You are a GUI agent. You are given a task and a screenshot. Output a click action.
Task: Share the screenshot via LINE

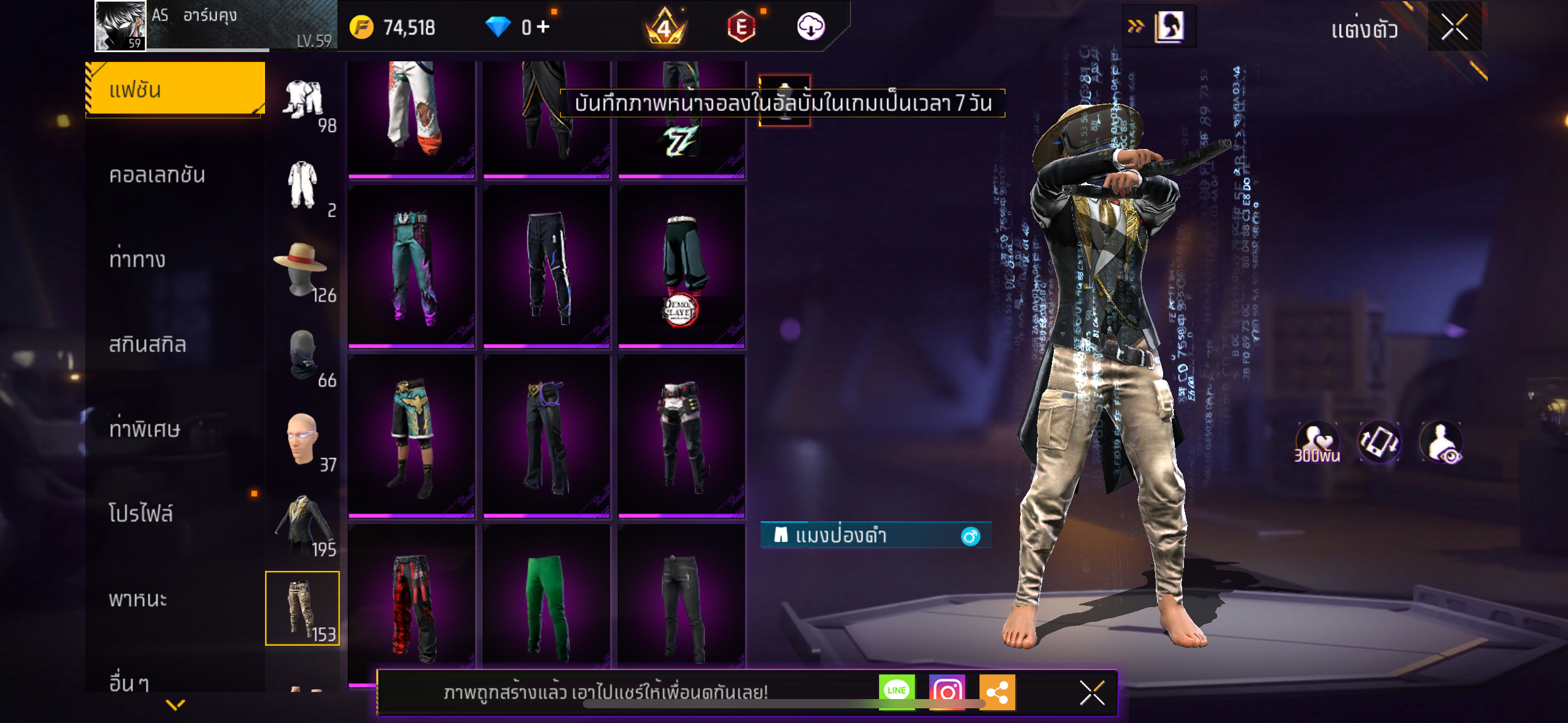pyautogui.click(x=896, y=691)
